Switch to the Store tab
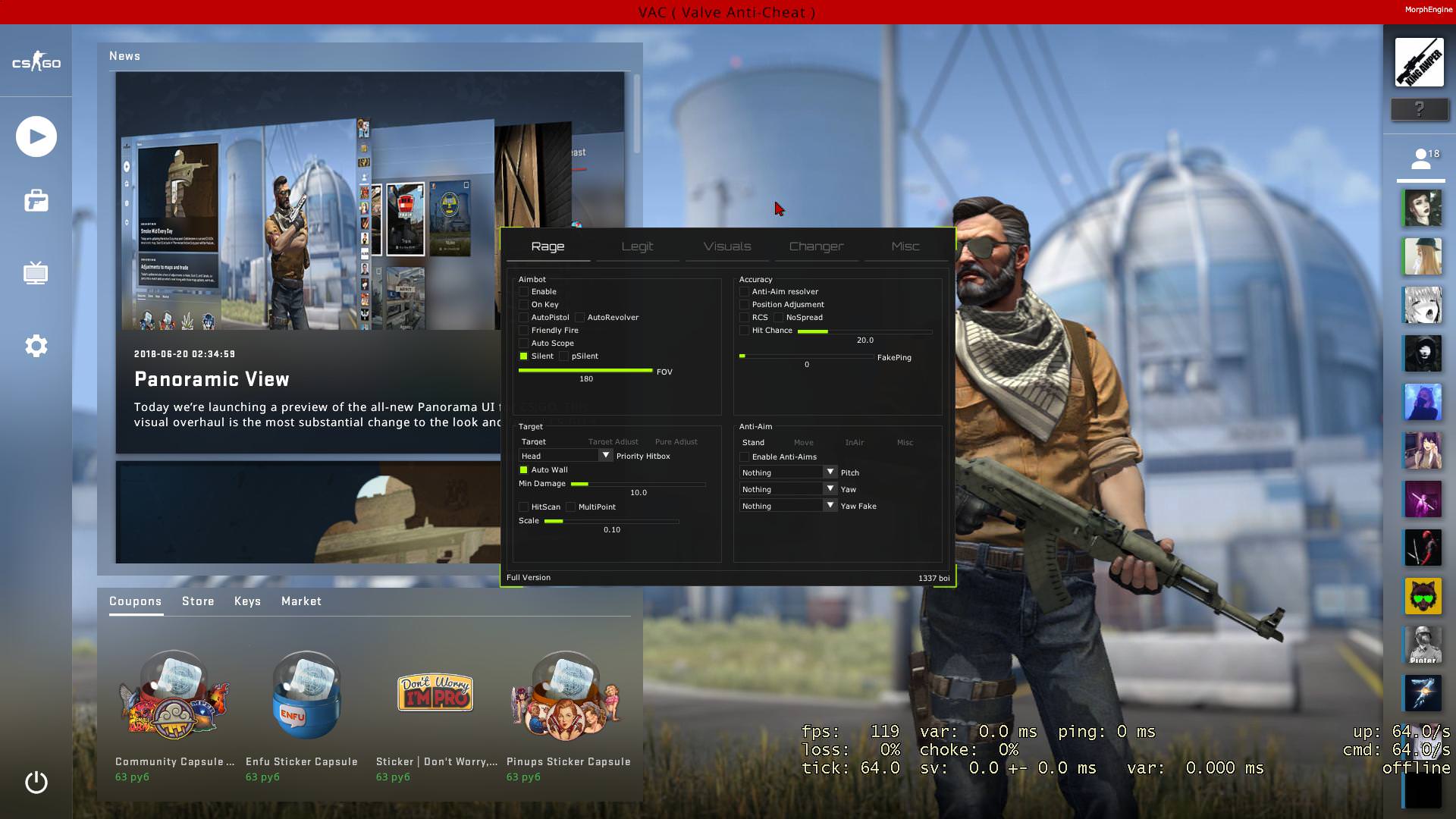 198,601
